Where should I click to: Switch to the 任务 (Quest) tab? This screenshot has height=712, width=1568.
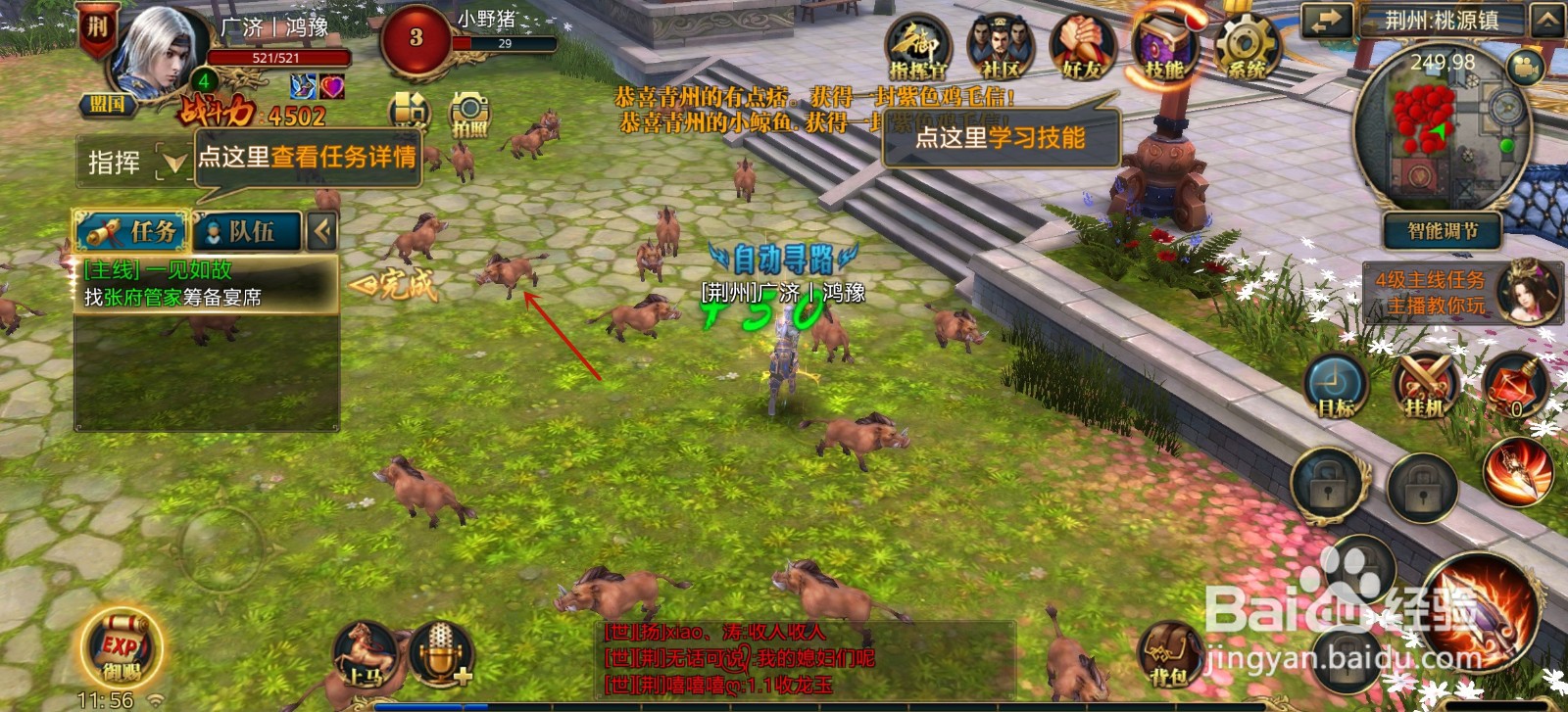tap(132, 232)
